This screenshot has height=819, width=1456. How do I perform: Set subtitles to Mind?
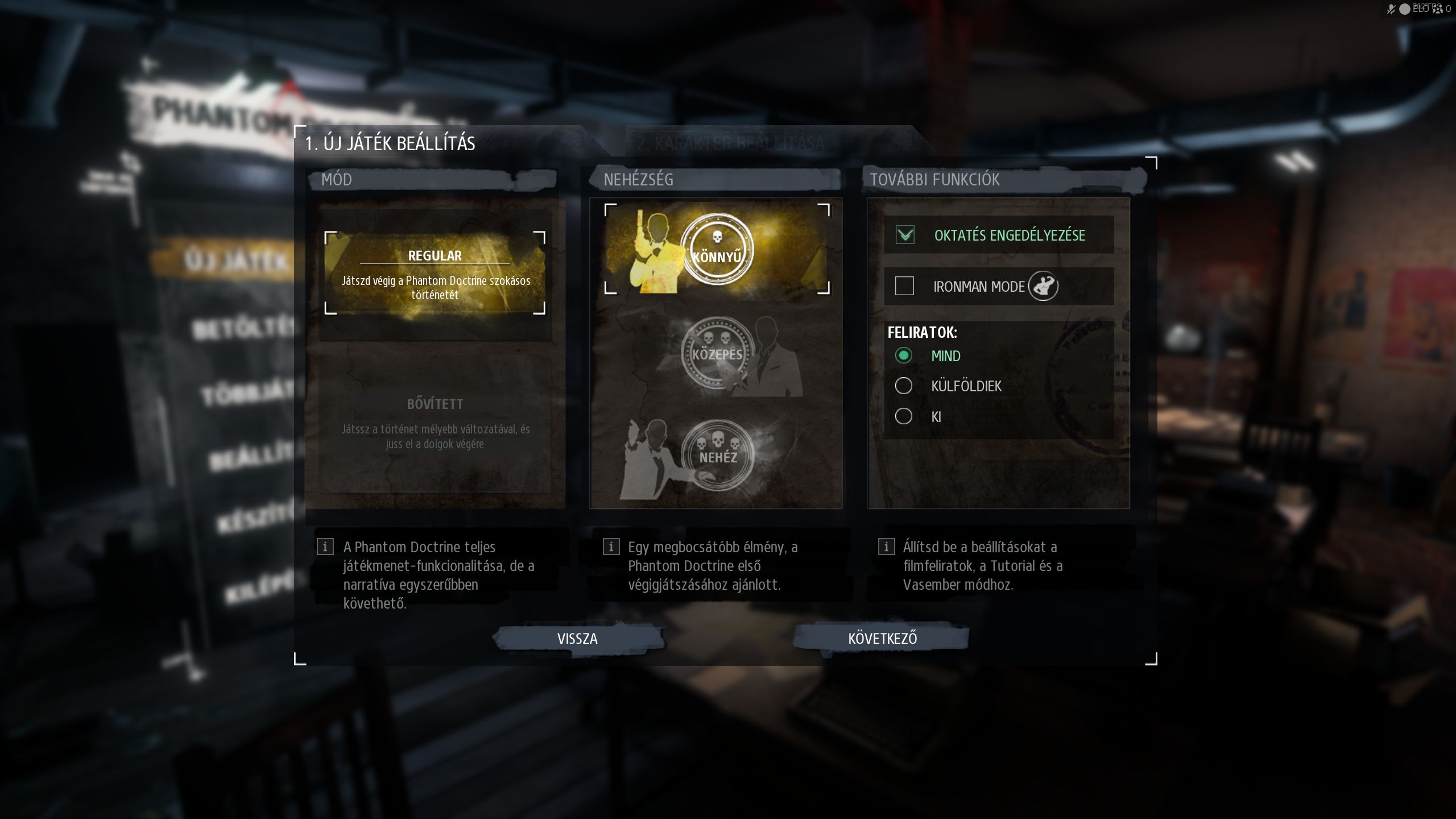pos(904,356)
